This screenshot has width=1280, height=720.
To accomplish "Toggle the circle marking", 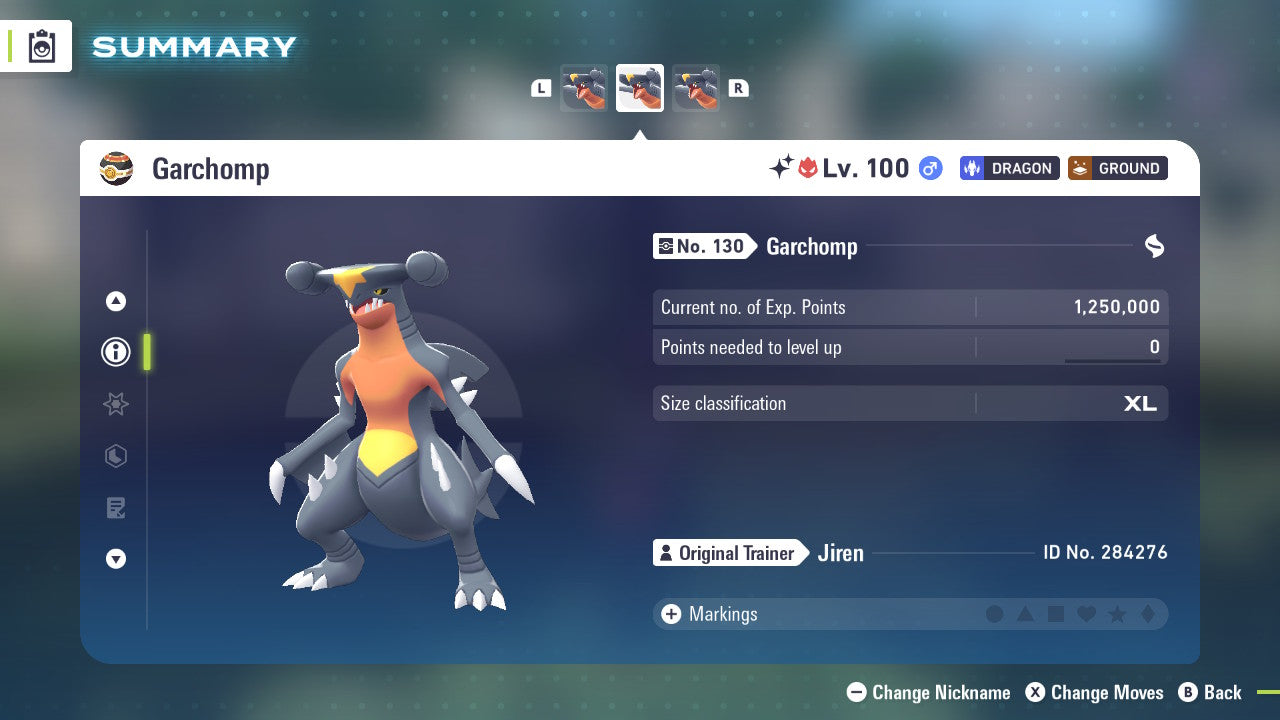I will [995, 614].
